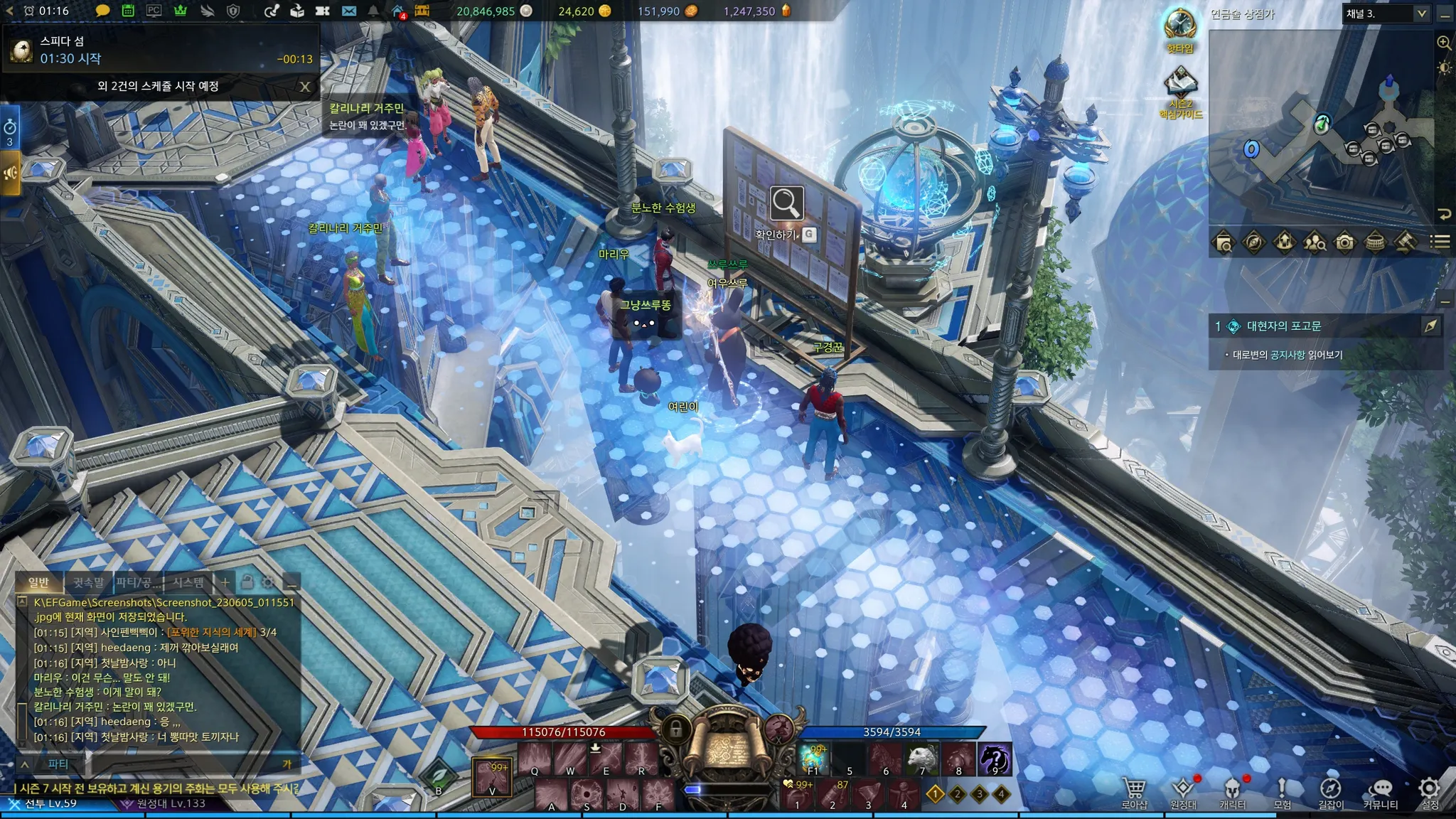Open the green calendar icon
1456x819 pixels.
128,11
